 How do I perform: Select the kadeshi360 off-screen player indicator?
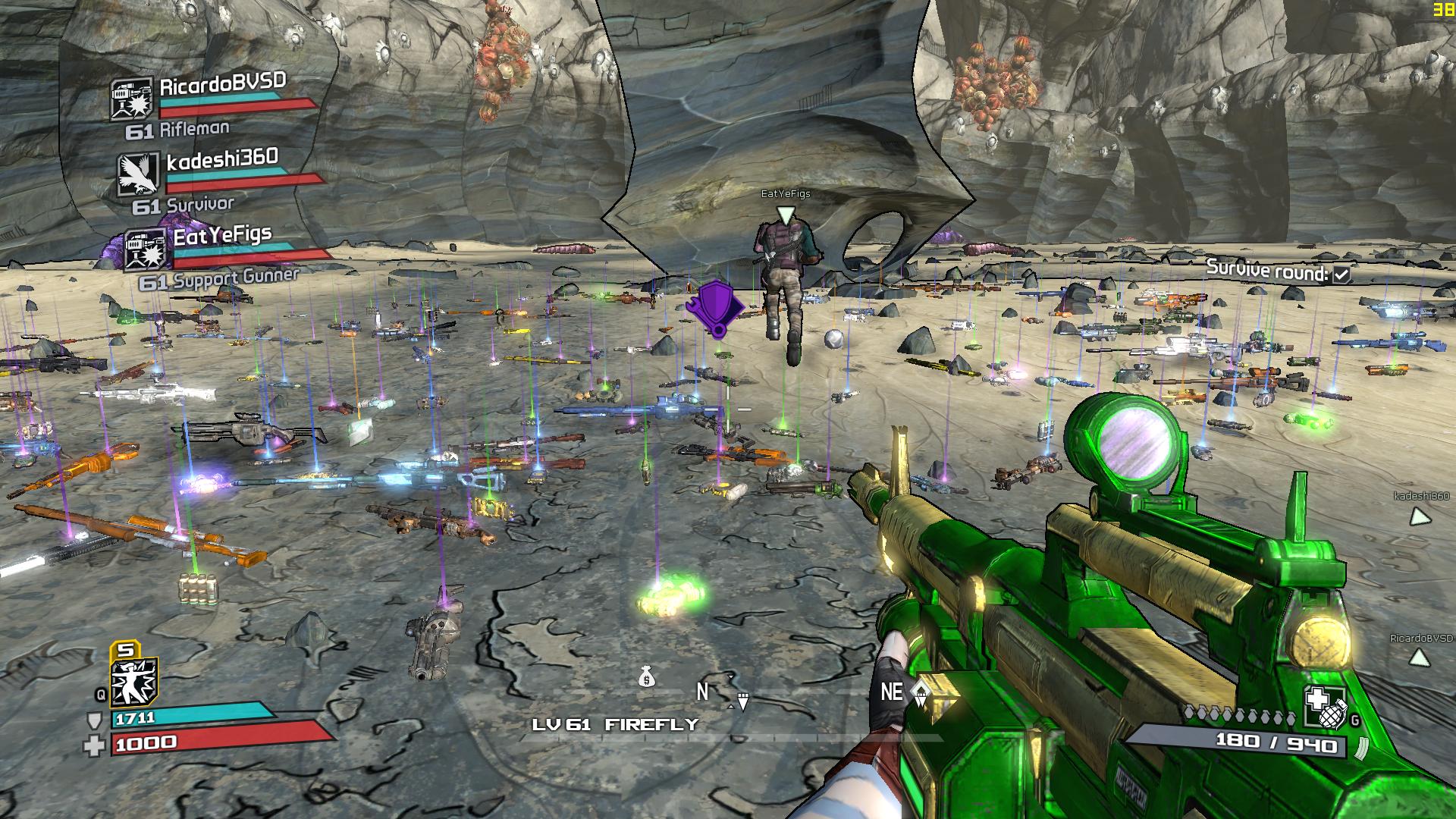click(x=1419, y=517)
